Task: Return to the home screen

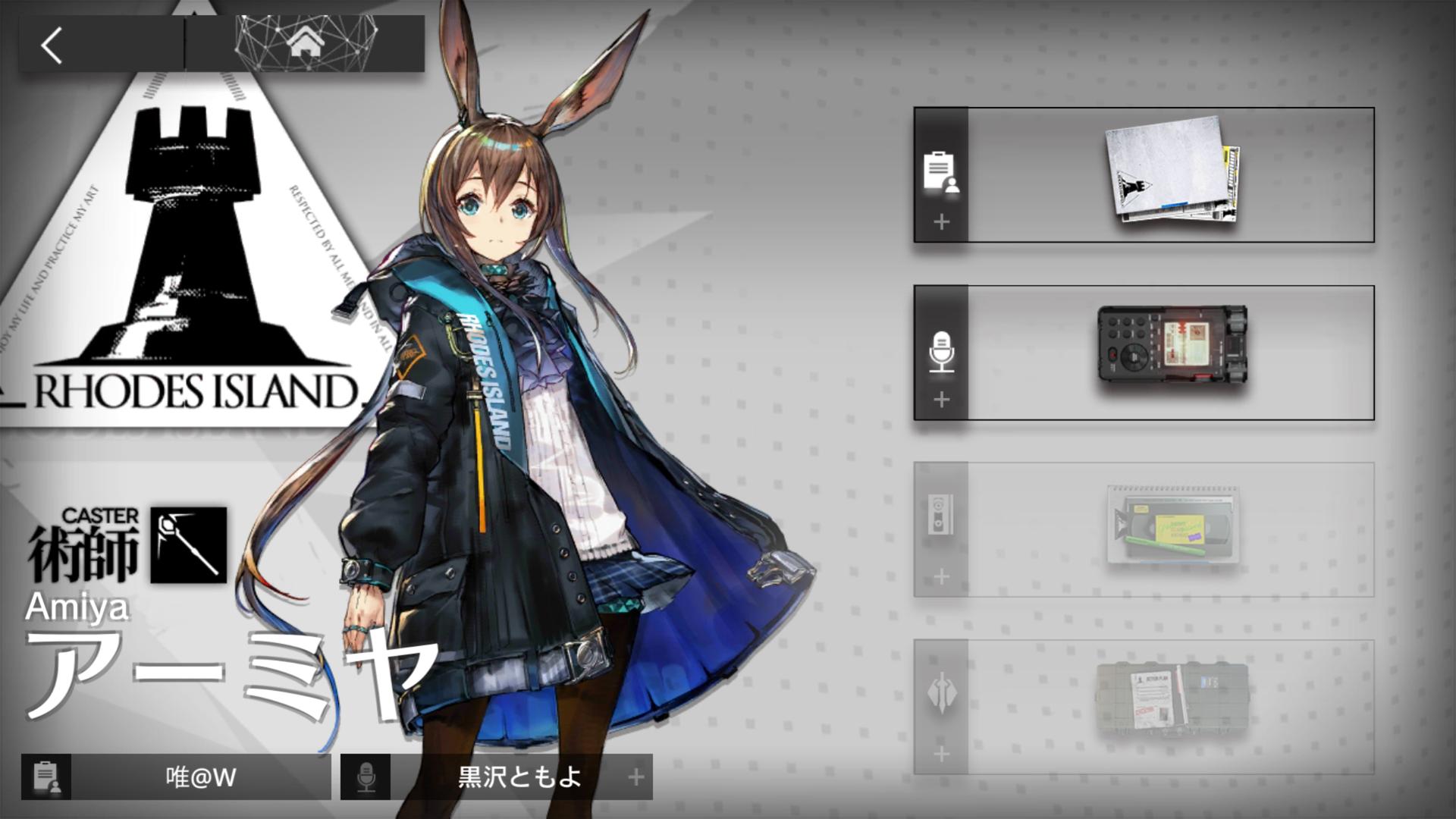Action: pos(306,43)
